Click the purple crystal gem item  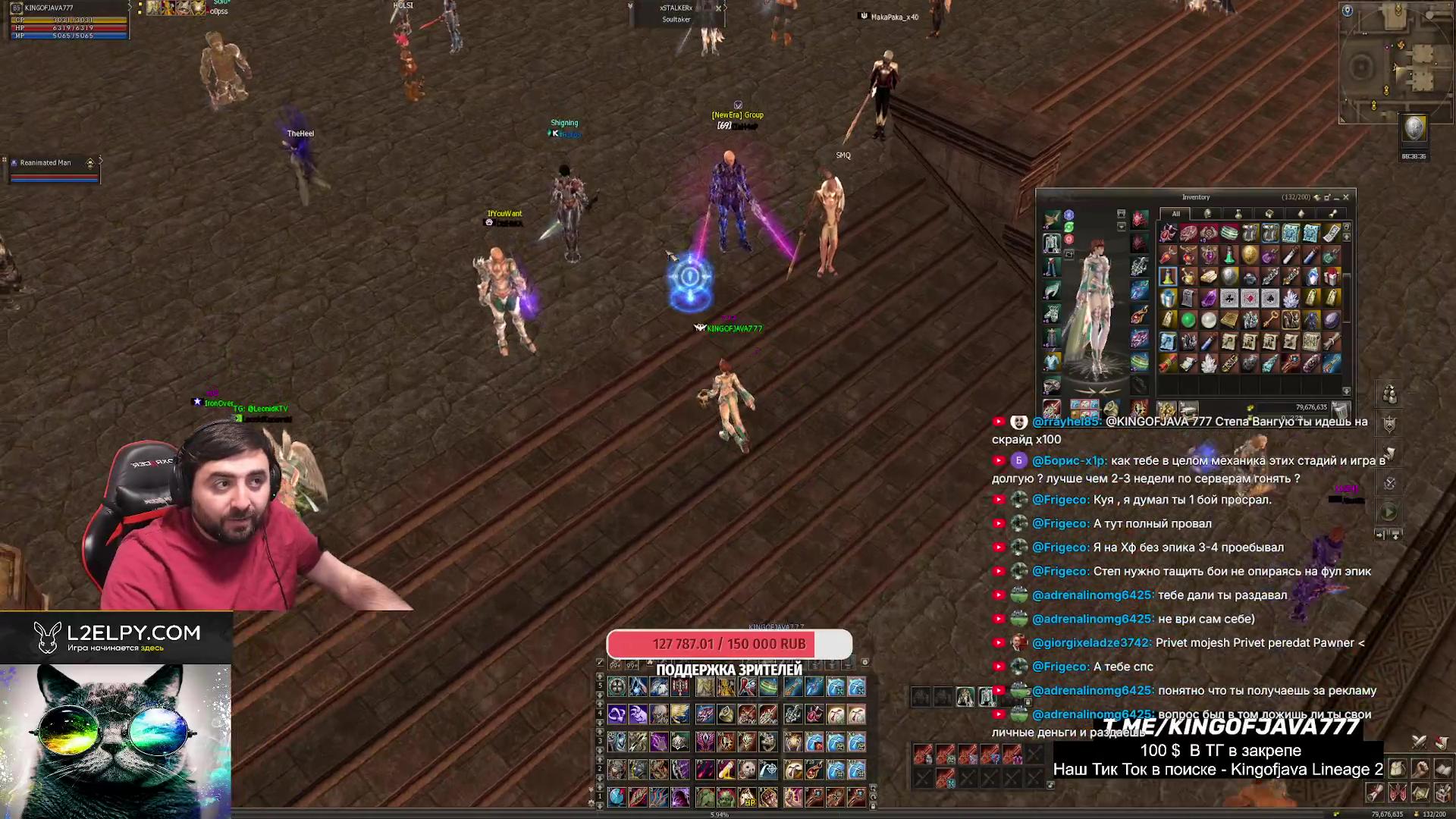(1209, 298)
